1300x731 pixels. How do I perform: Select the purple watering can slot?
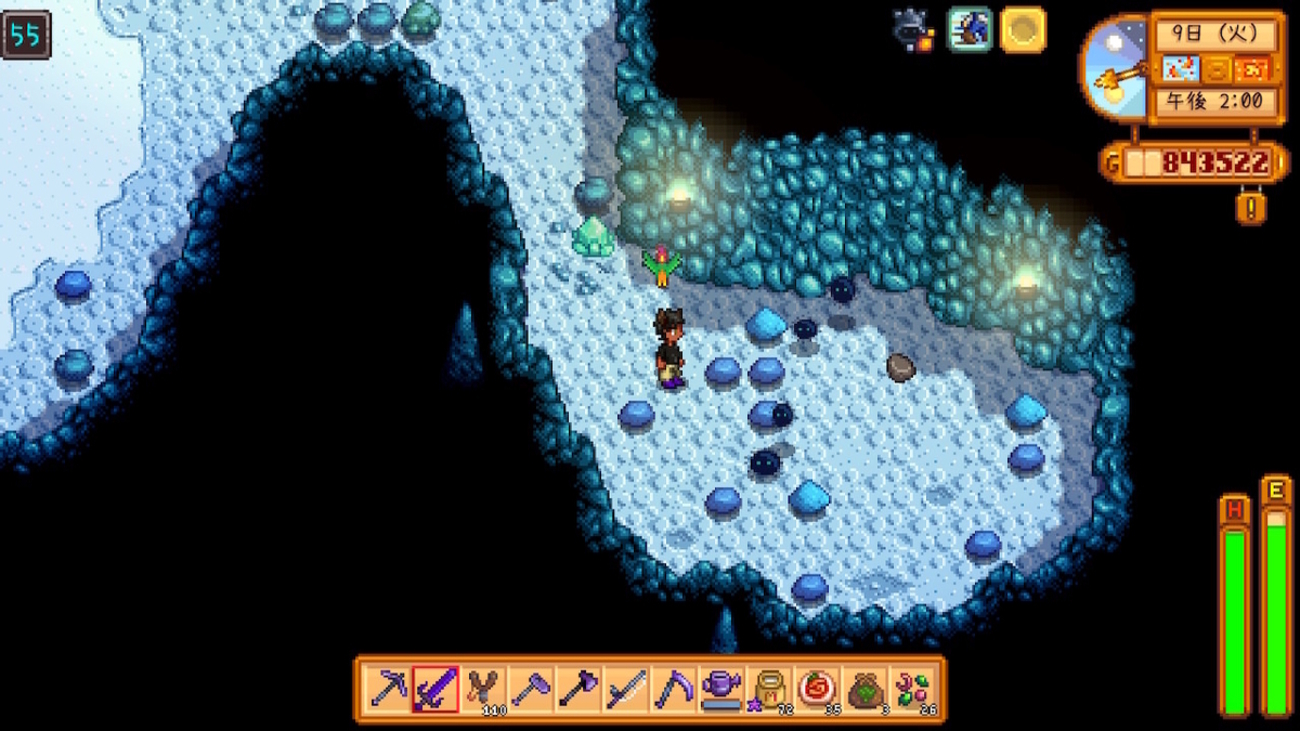pos(721,689)
